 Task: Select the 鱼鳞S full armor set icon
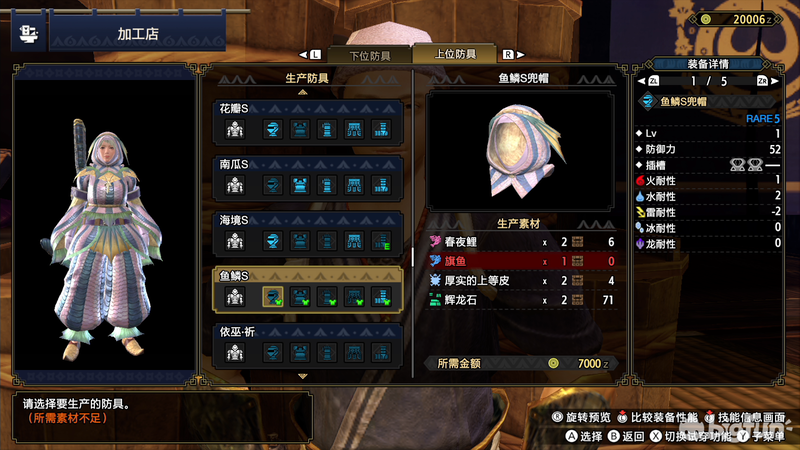(x=235, y=296)
